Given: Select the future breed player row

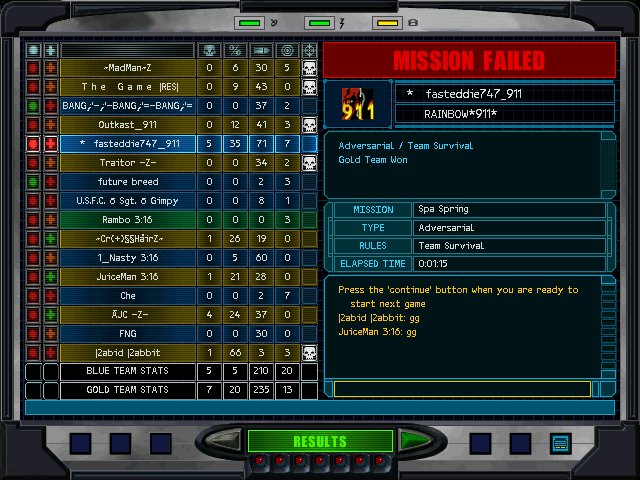Looking at the screenshot, I should point(127,182).
